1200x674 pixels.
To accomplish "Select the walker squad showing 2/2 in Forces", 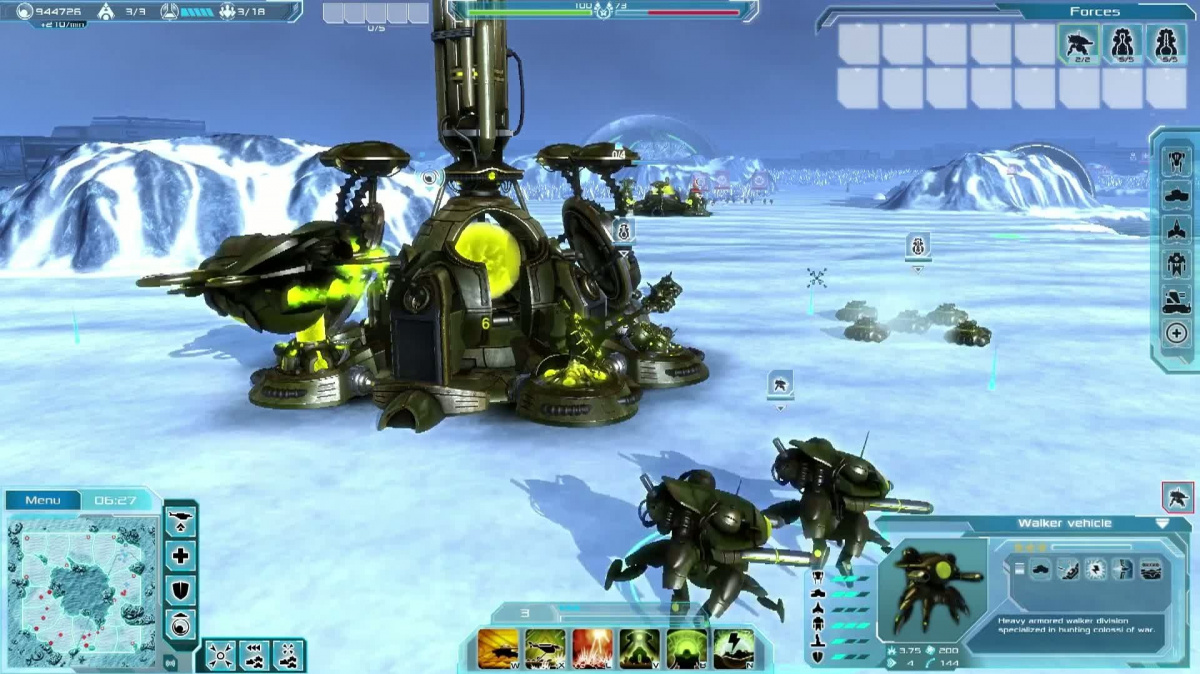I will tap(1079, 45).
